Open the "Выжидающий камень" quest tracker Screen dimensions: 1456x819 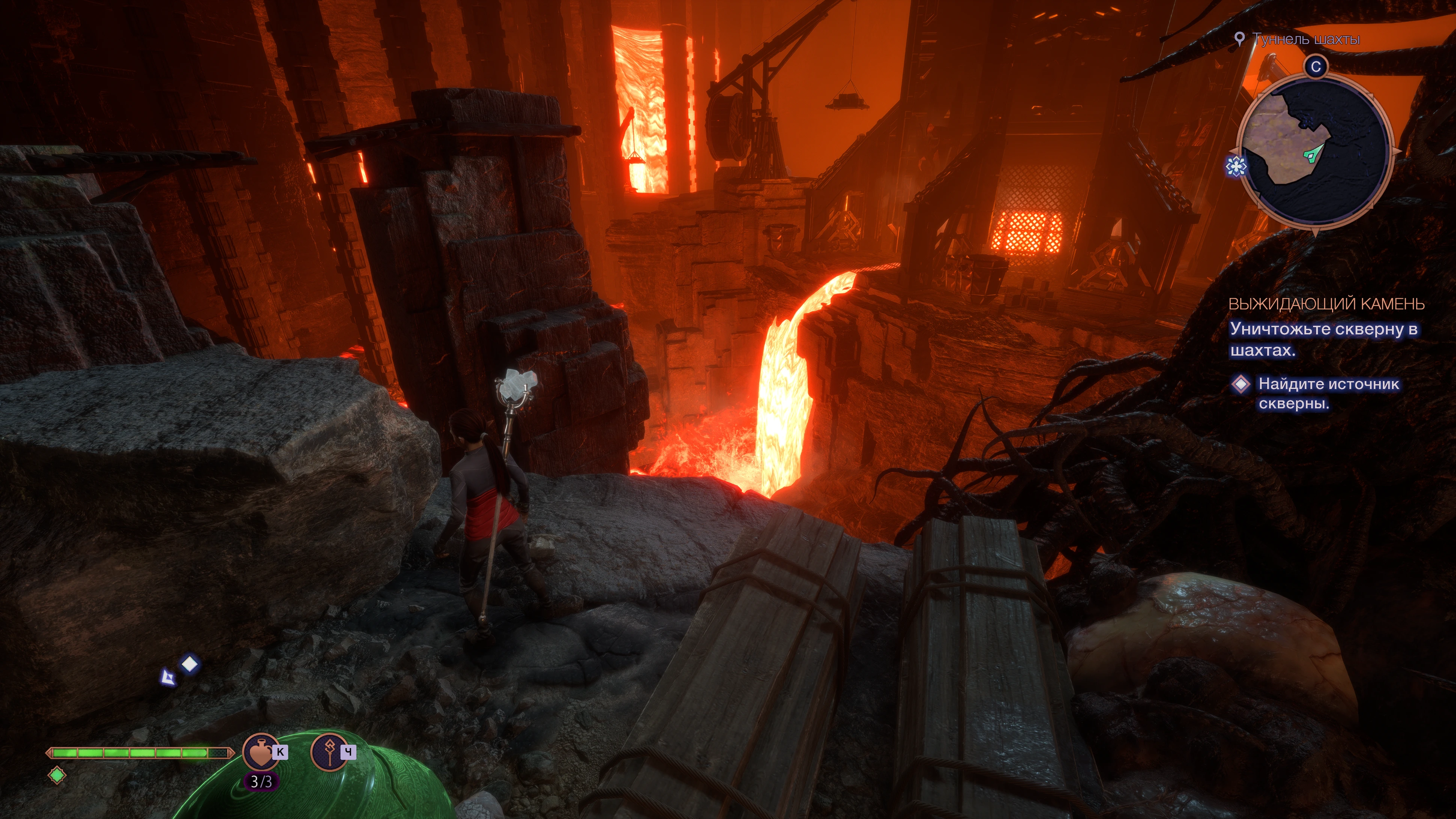(1326, 304)
